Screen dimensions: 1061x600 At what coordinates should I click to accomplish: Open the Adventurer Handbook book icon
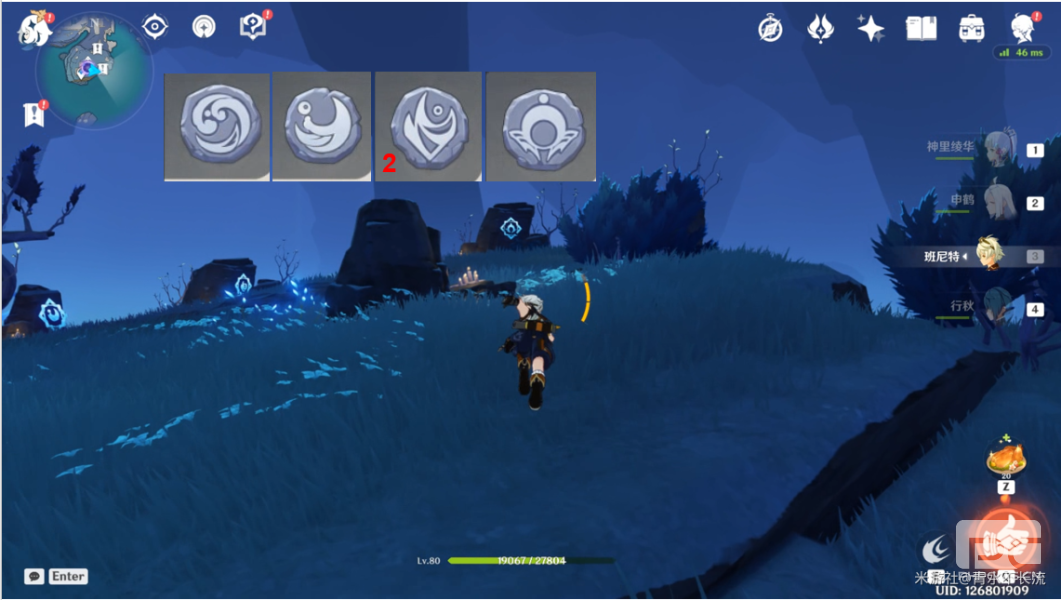coord(921,29)
